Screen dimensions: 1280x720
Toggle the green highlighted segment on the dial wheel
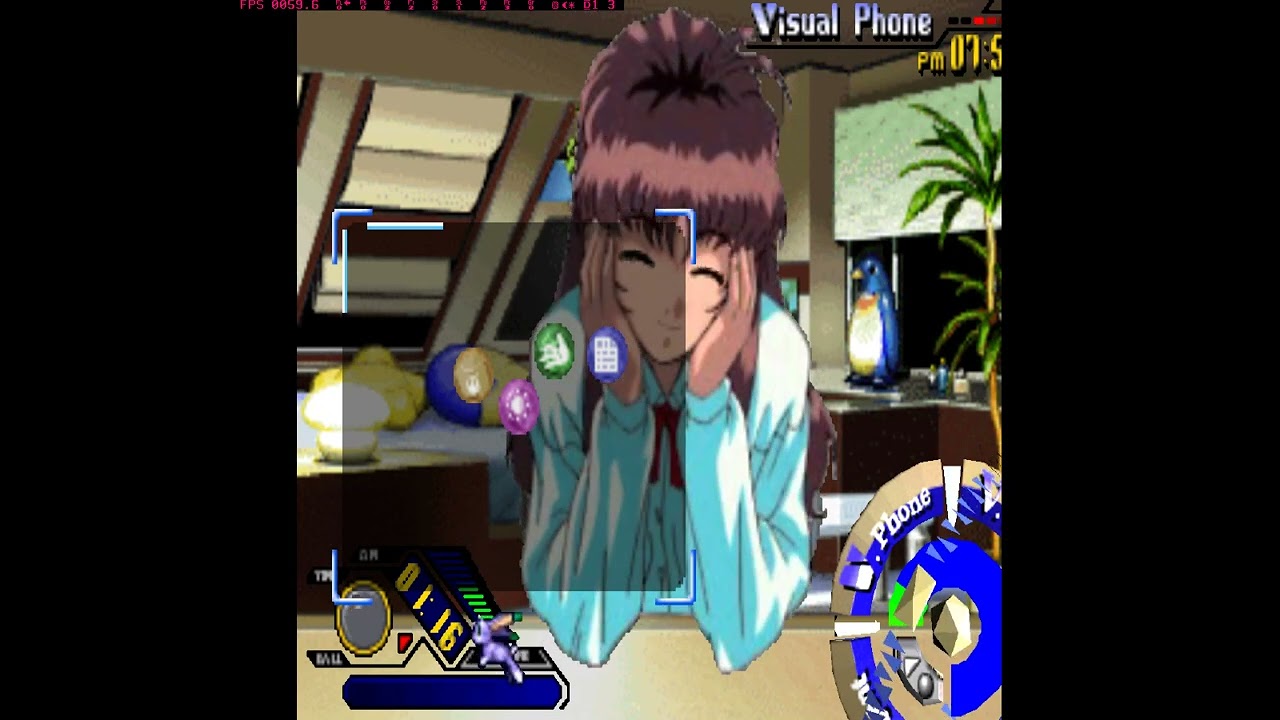click(898, 600)
